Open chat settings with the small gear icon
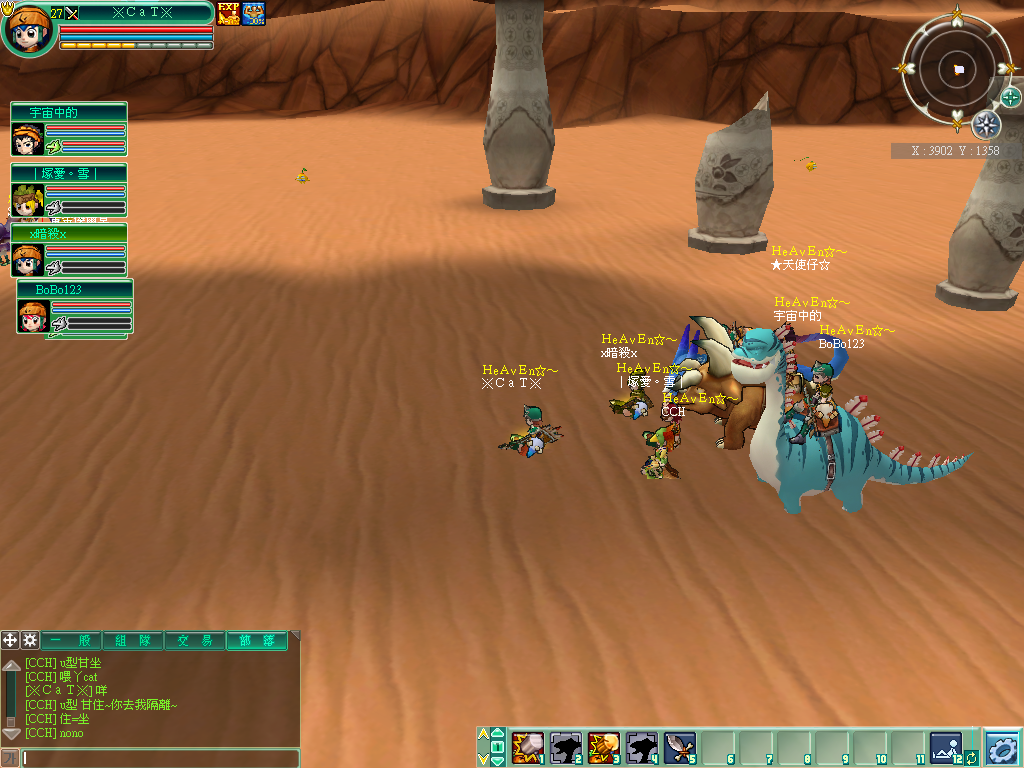 click(x=30, y=640)
